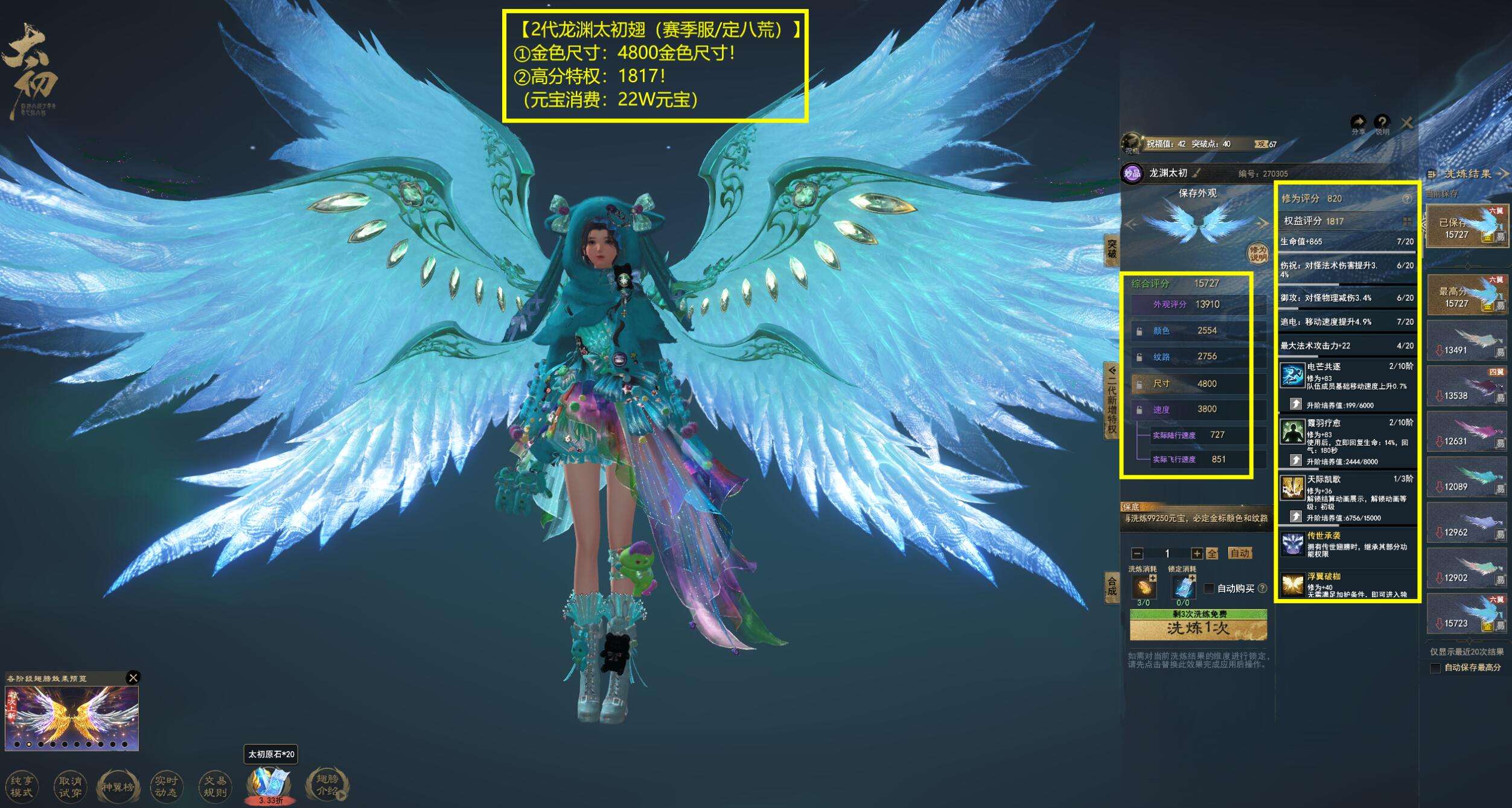Open the 修为说明 round badge

(x=1258, y=254)
